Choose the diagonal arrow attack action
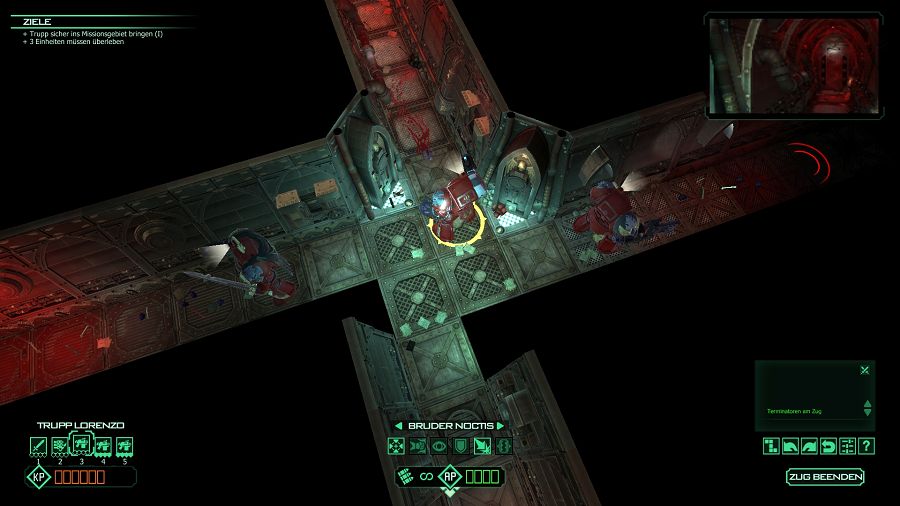Viewport: 900px width, 506px height. (482, 446)
